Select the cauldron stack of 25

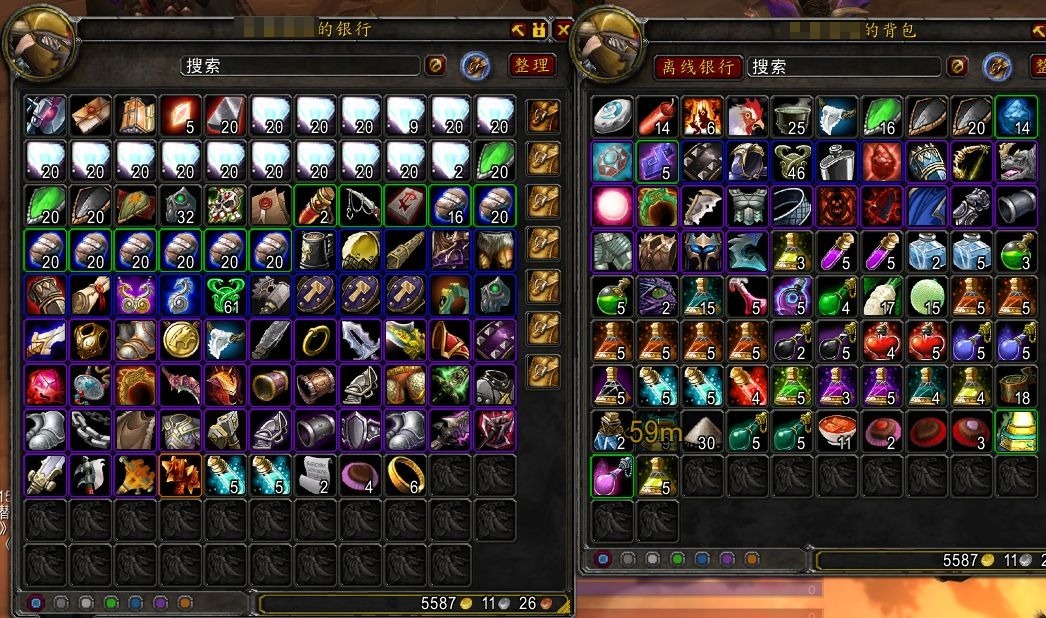pos(792,116)
